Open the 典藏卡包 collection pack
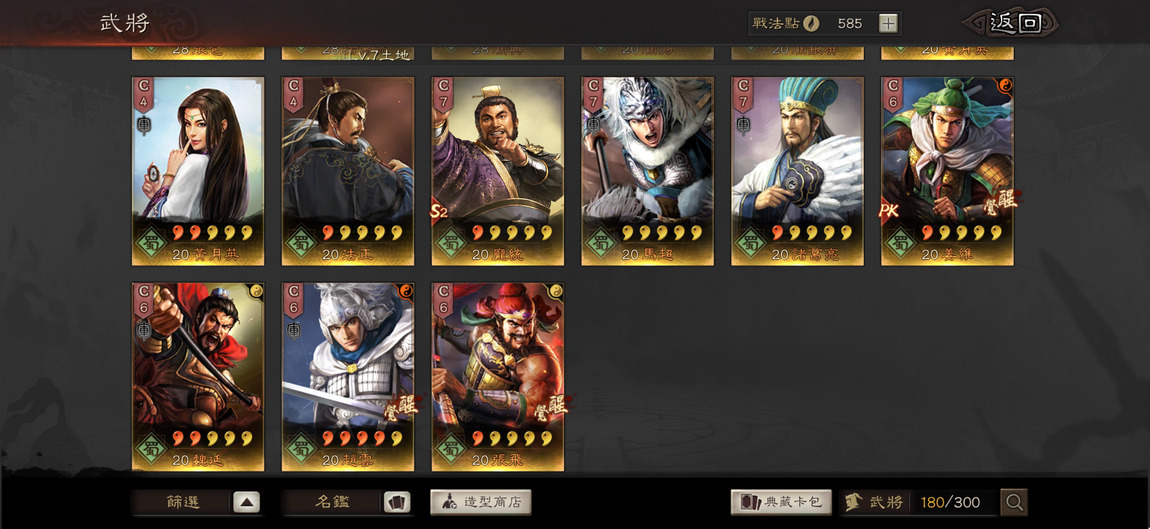 (x=781, y=502)
